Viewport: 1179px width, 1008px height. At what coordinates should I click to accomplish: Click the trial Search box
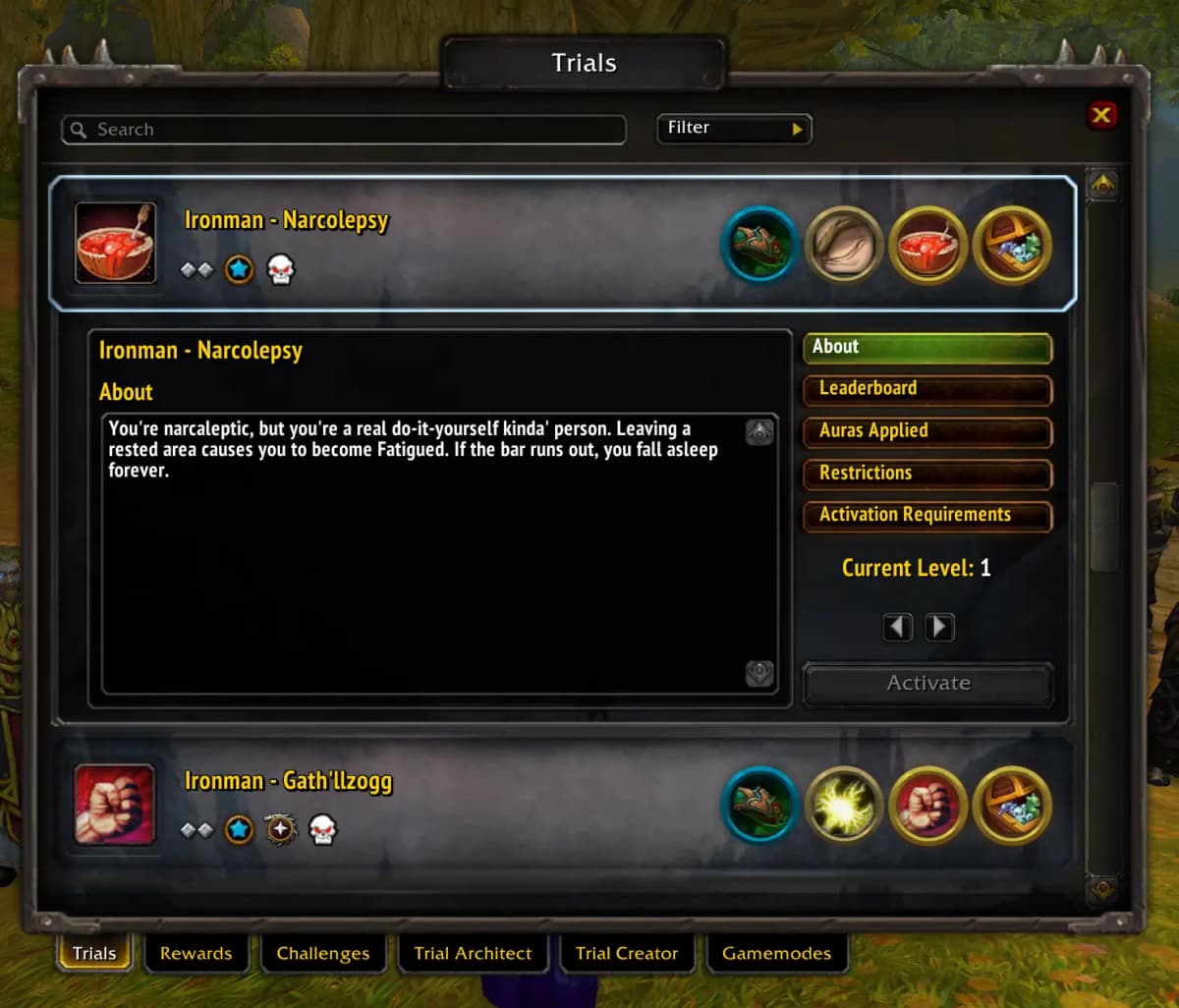(344, 130)
